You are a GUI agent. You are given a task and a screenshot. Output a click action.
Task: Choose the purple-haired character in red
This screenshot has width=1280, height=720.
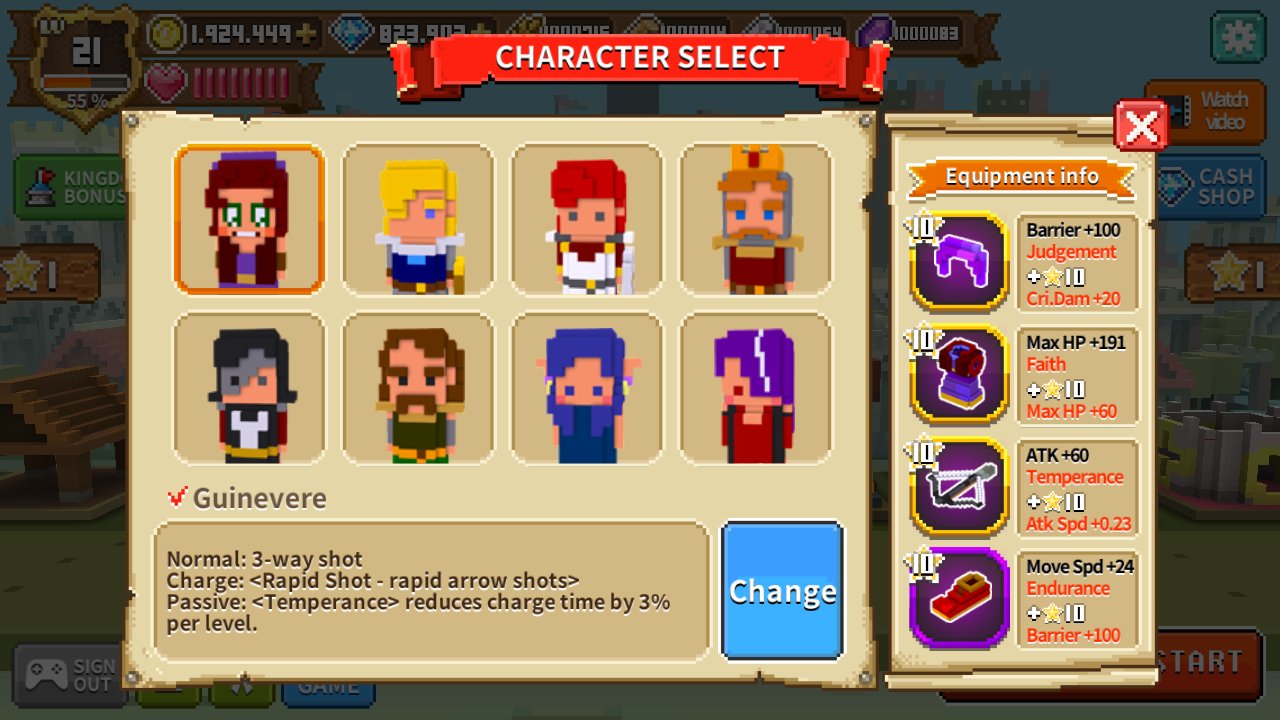tap(756, 388)
